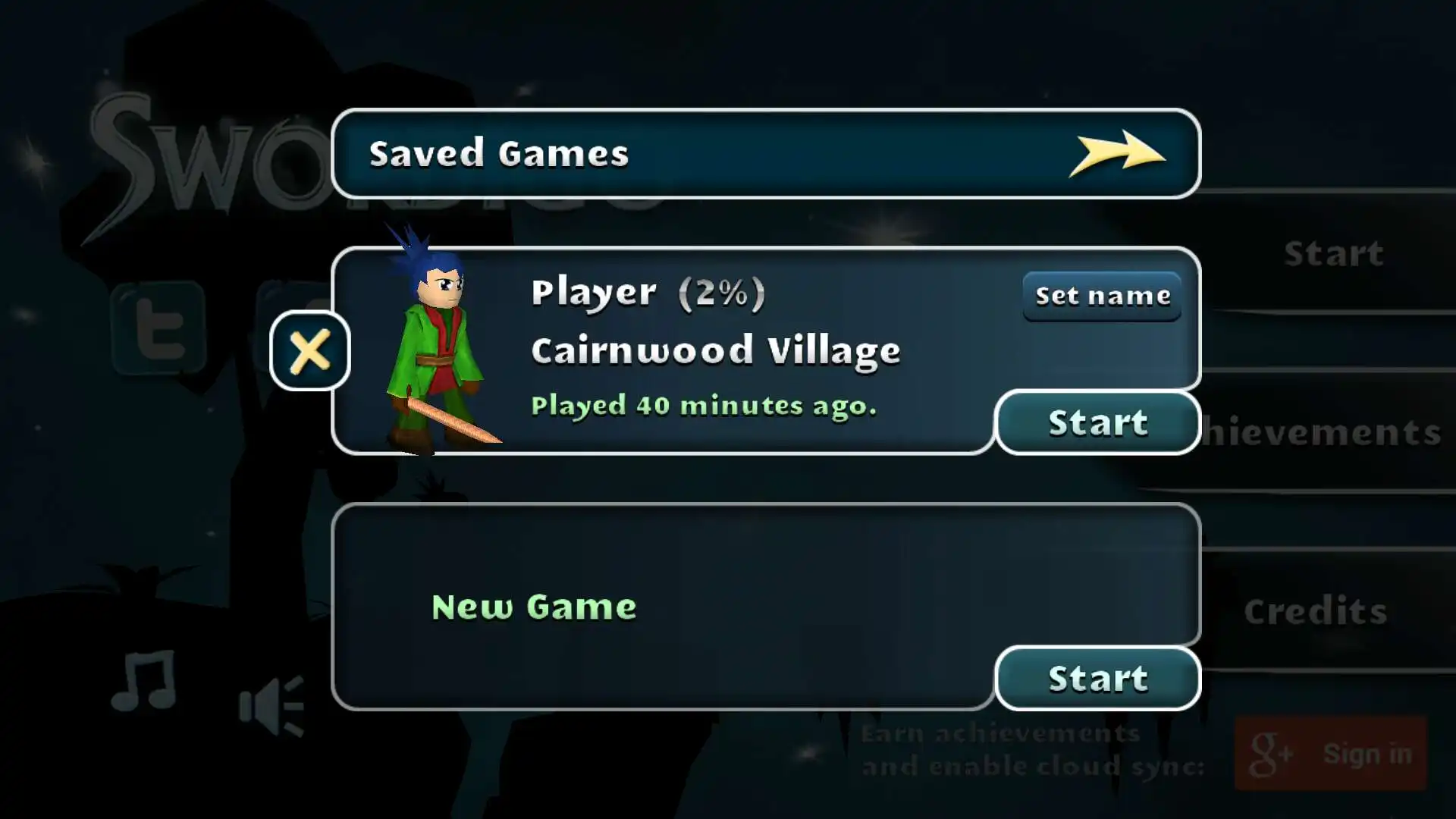Viewport: 1456px width, 819px height.
Task: Click the yellow arrow on Saved Games bar
Action: (x=1116, y=153)
